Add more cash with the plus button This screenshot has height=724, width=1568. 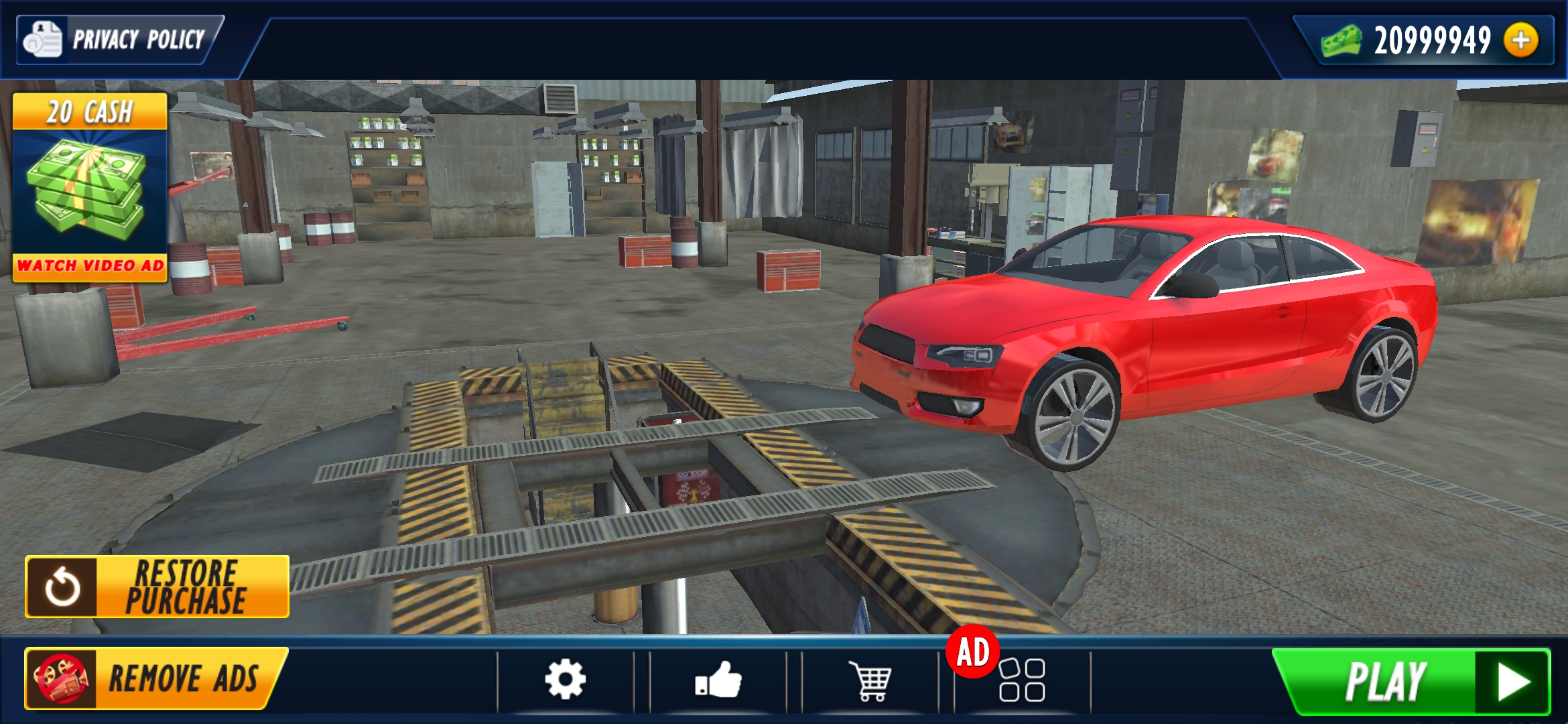pyautogui.click(x=1520, y=40)
